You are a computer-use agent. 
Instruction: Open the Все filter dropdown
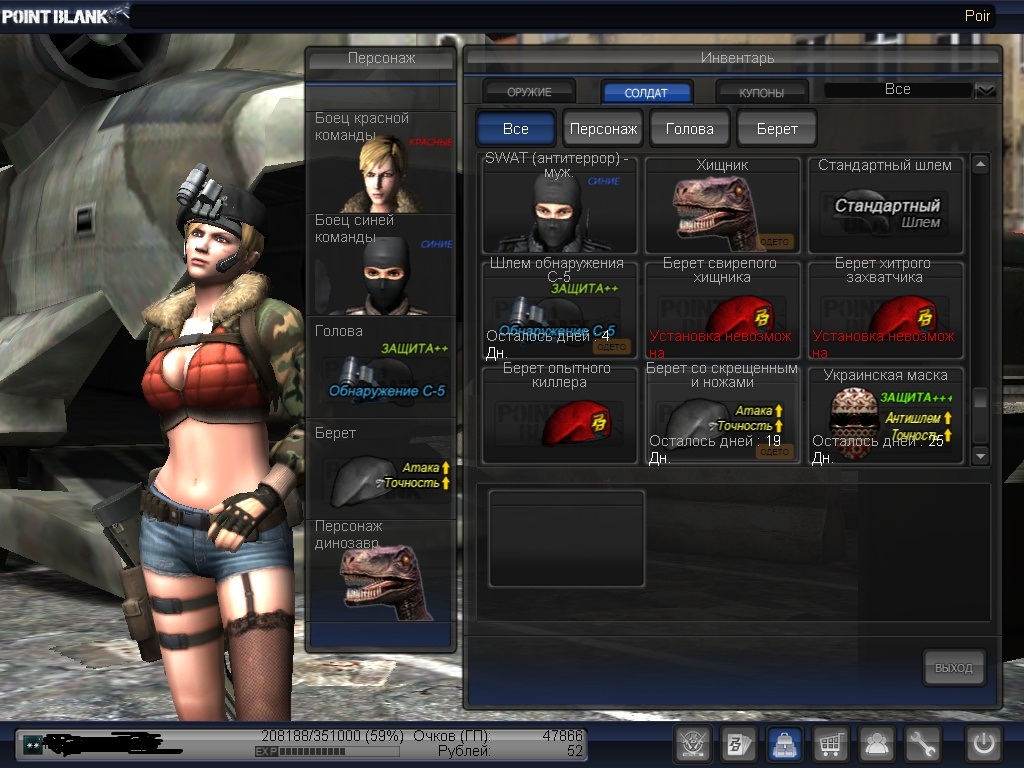[985, 90]
